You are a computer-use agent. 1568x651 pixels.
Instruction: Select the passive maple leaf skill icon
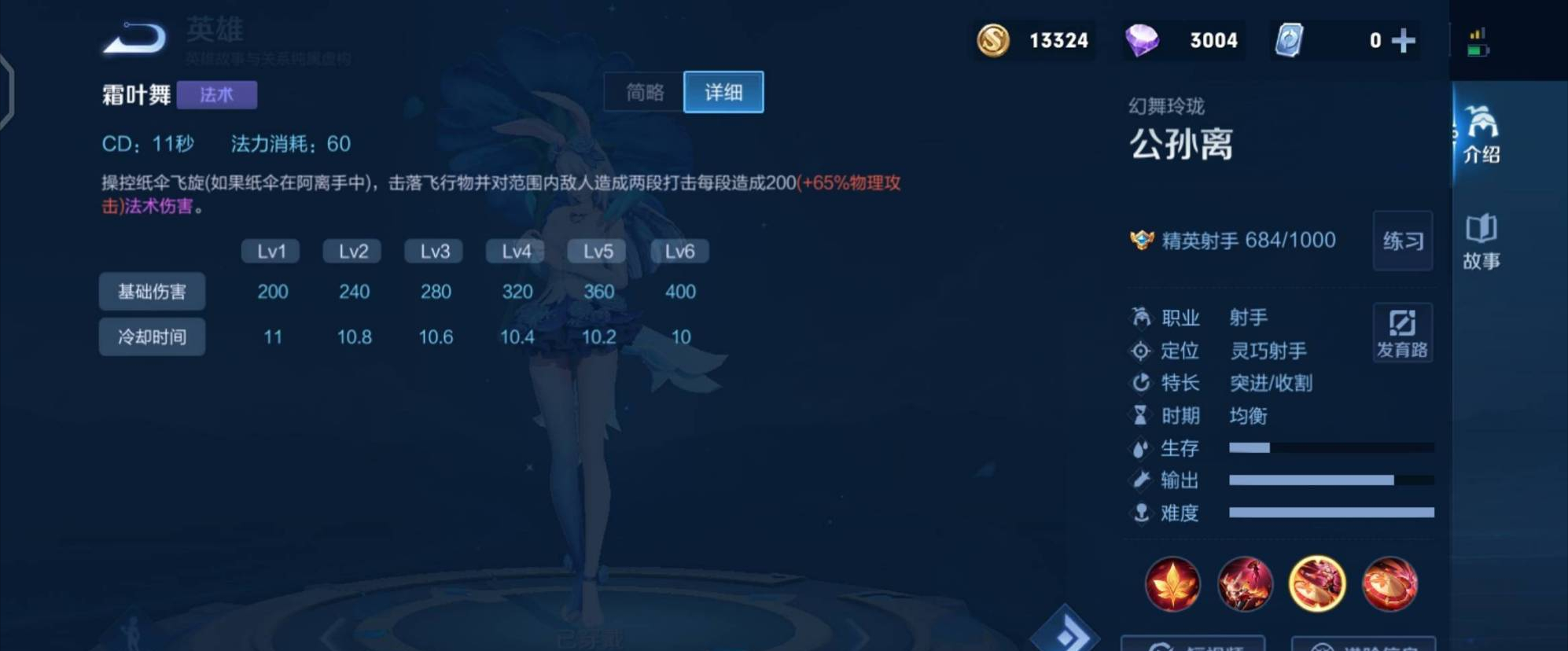point(1172,584)
